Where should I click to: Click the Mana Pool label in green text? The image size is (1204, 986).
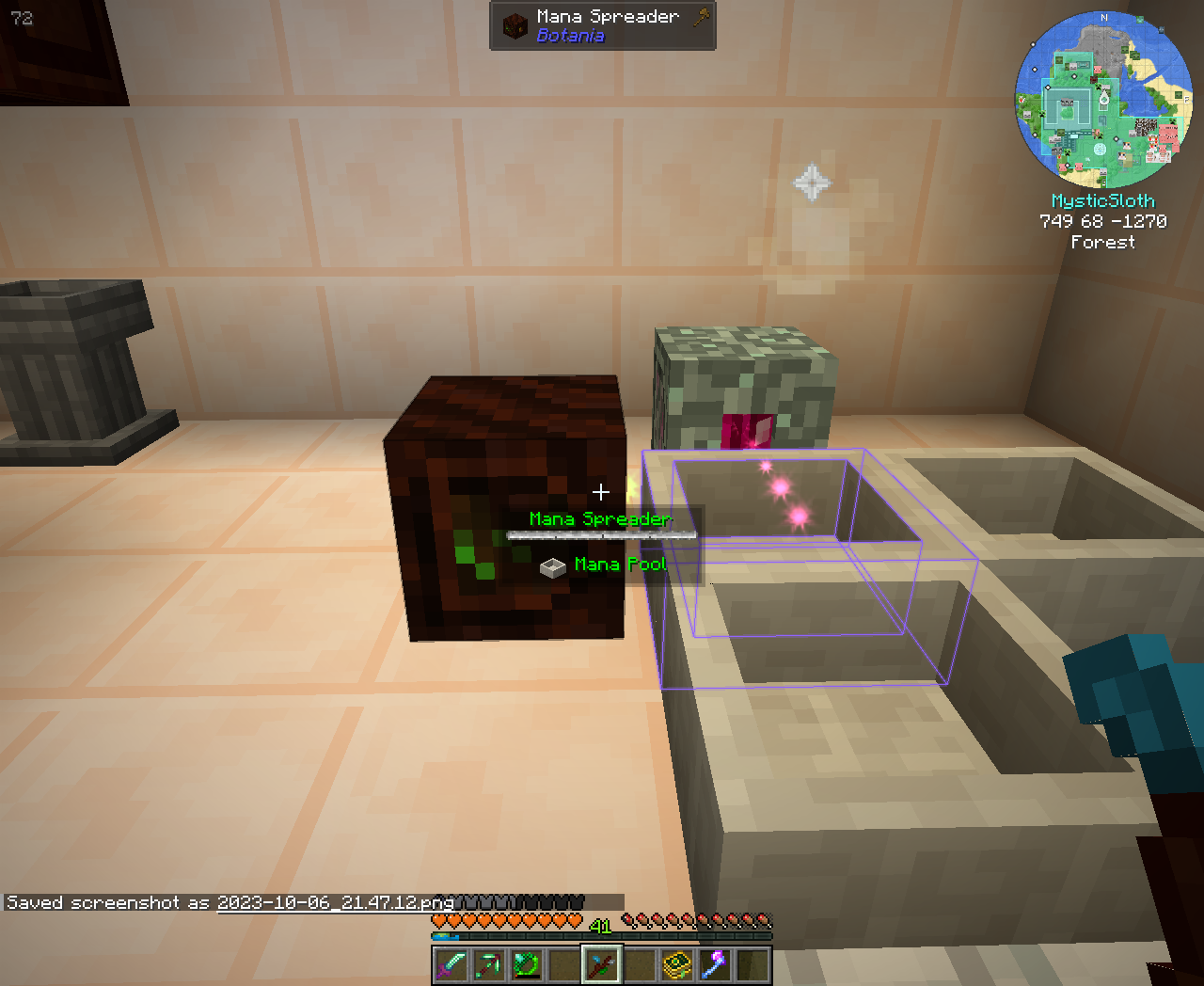pos(619,565)
